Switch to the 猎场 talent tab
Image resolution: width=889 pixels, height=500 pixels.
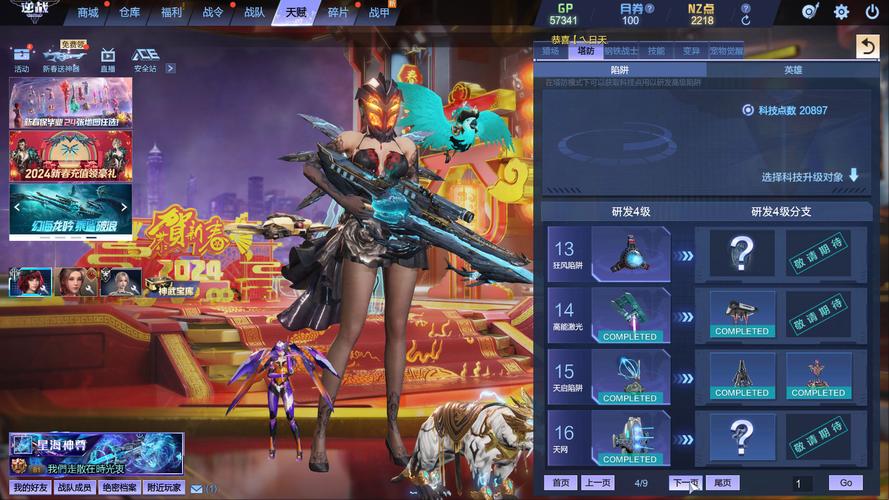(551, 51)
